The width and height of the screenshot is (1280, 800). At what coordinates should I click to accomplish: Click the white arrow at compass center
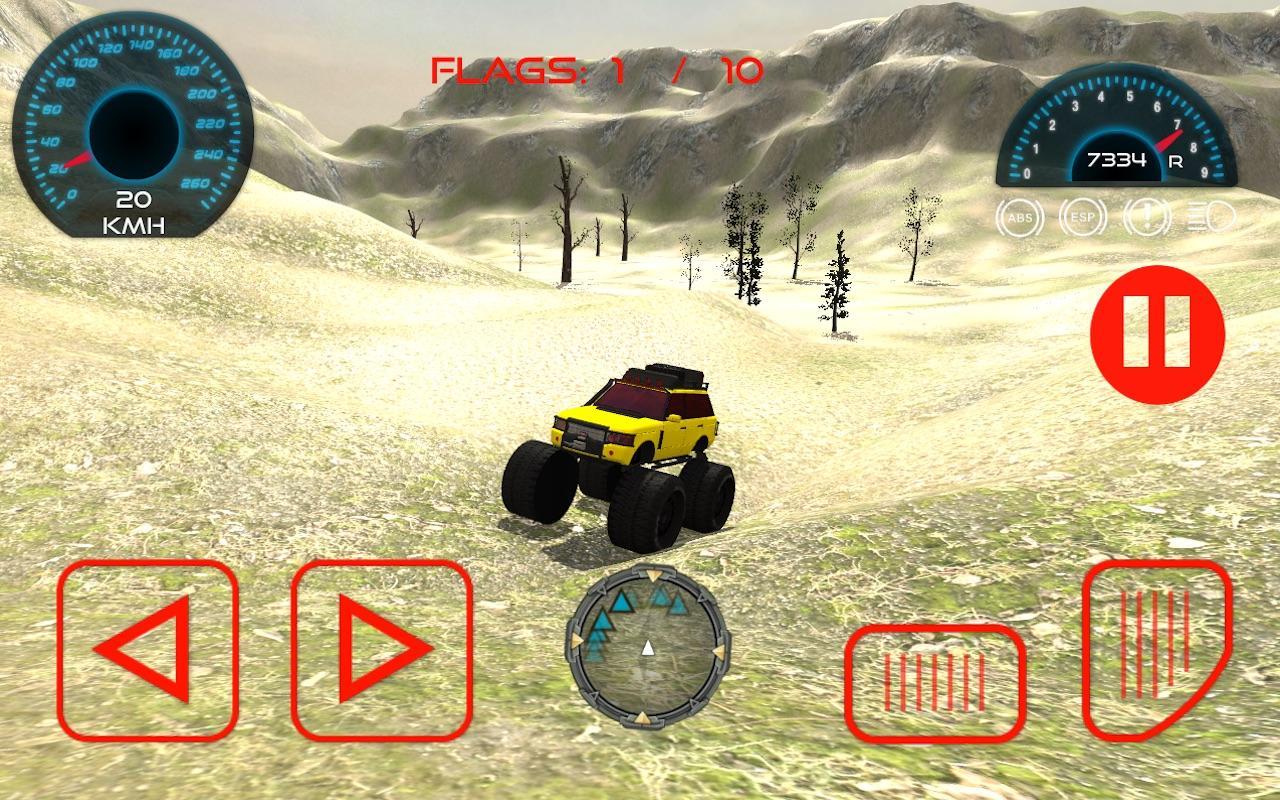649,648
